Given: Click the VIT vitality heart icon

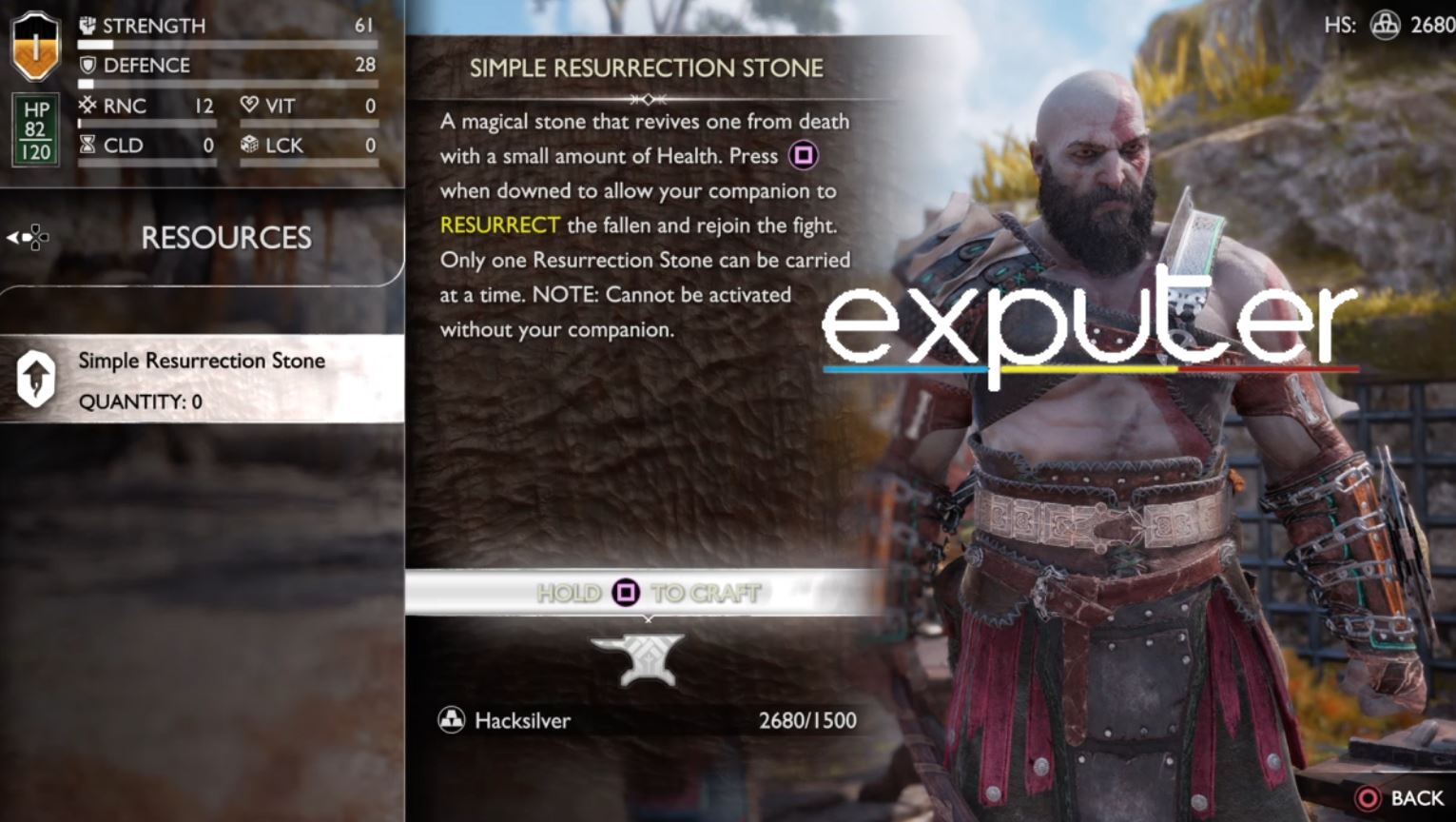Looking at the screenshot, I should tap(249, 106).
